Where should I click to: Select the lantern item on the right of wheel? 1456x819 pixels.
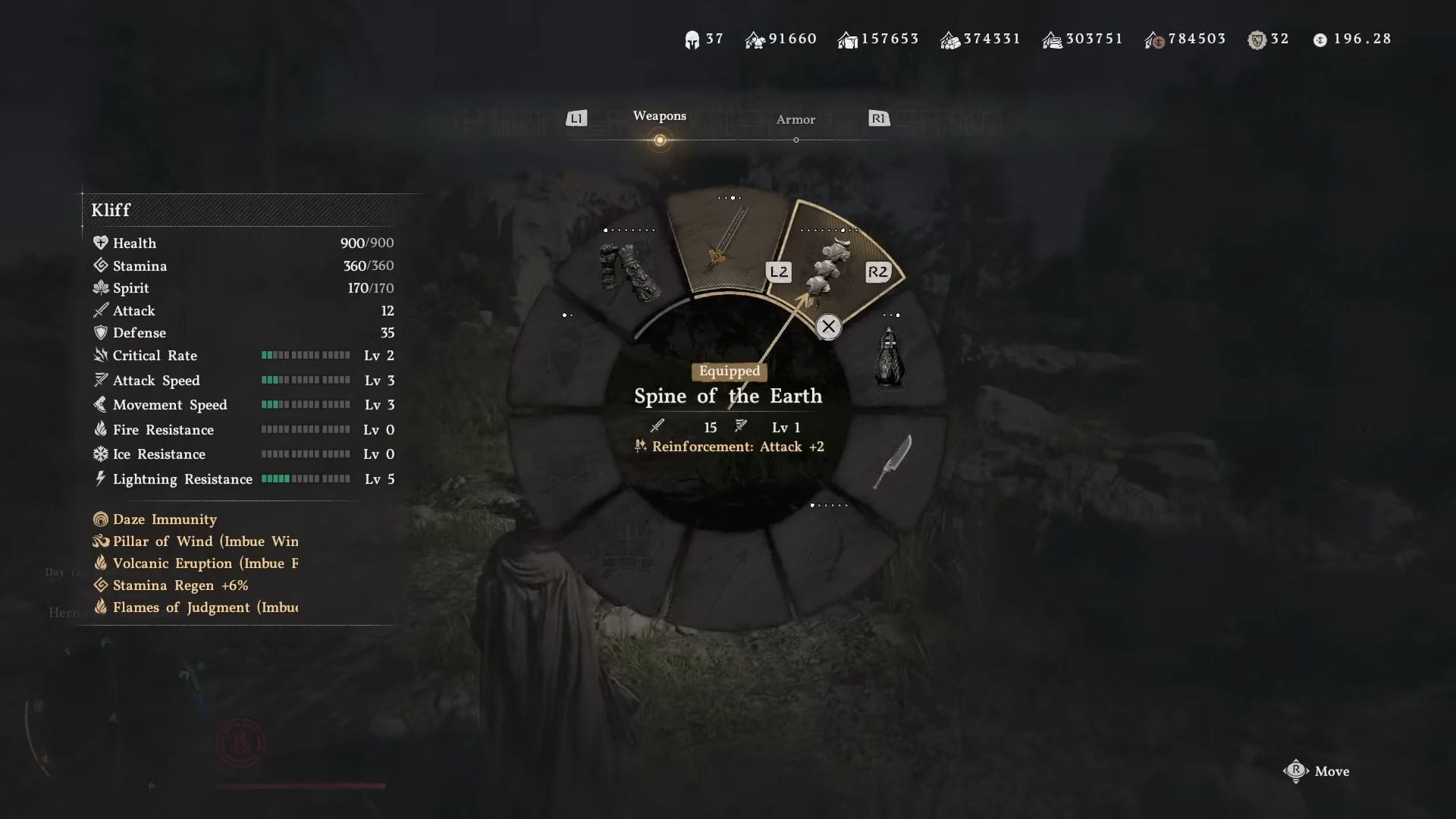(x=887, y=356)
